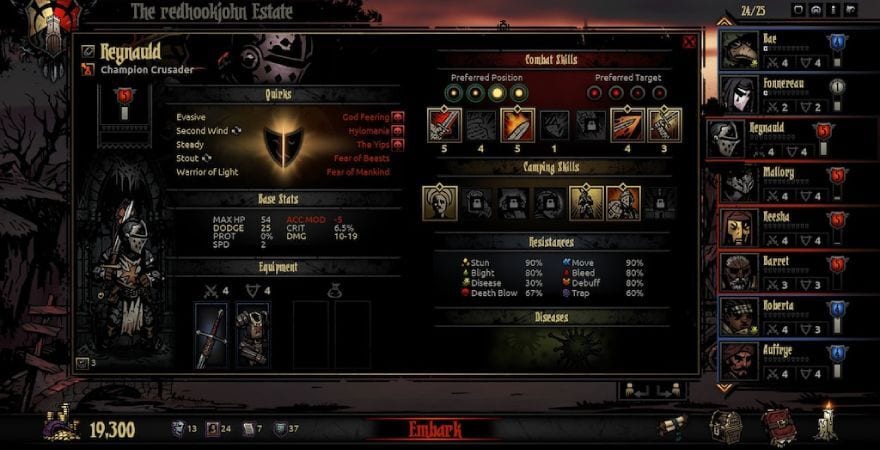880x450 pixels.
Task: Click the candle icon in bottom bar
Action: pyautogui.click(x=826, y=423)
